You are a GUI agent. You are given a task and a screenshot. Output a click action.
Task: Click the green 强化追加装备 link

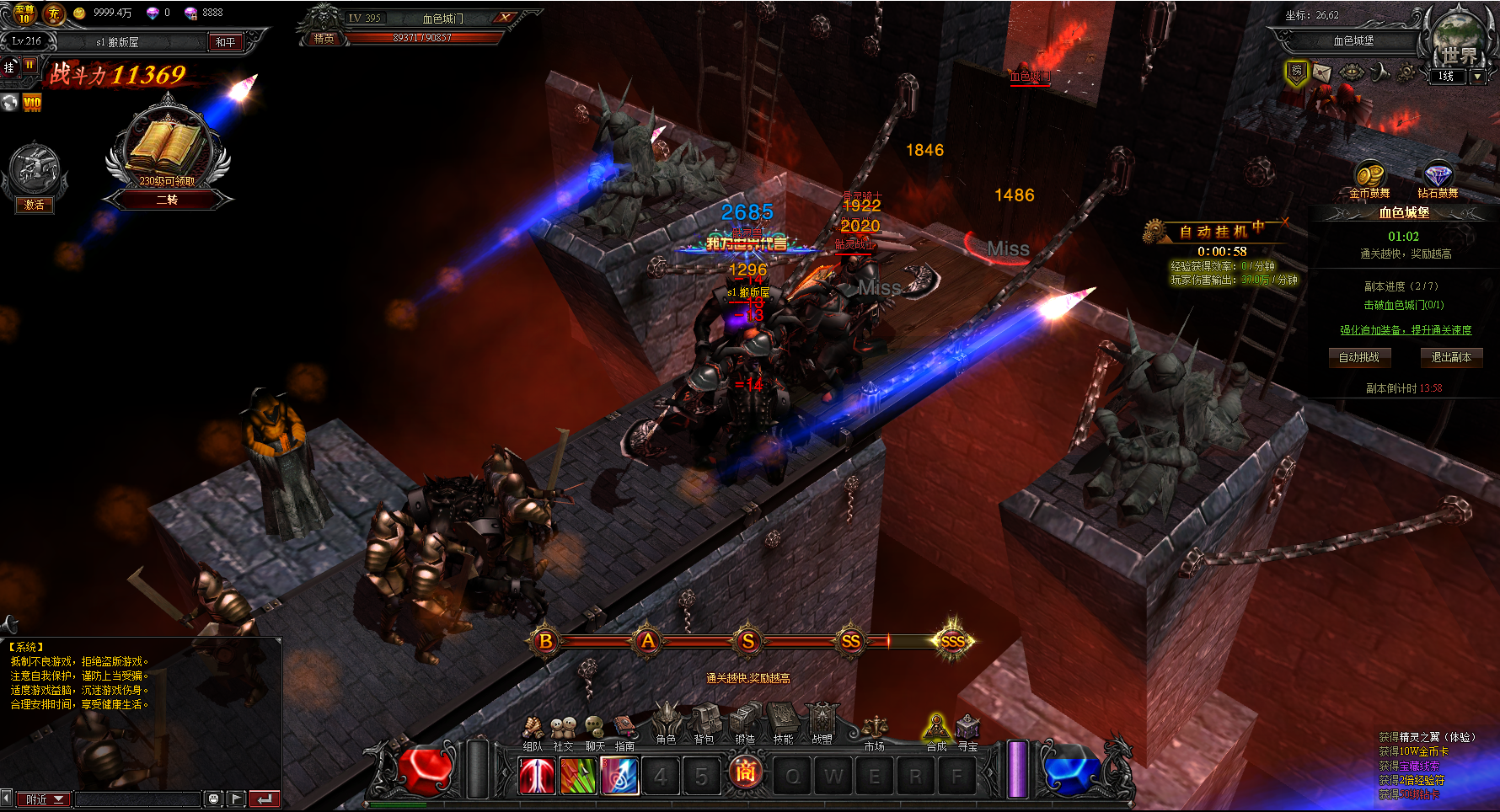1406,330
